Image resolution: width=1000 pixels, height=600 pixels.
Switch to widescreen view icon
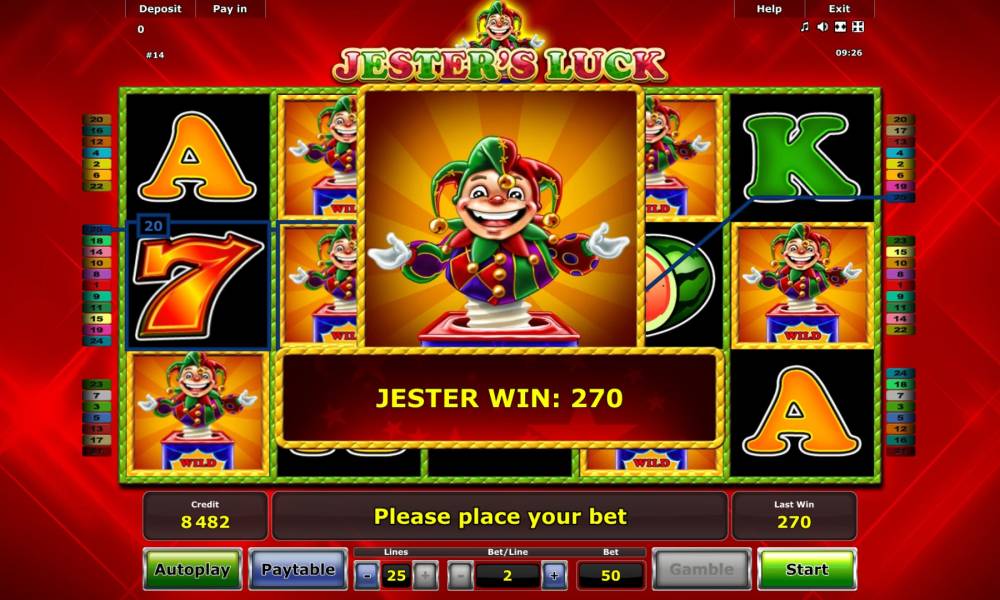point(840,27)
